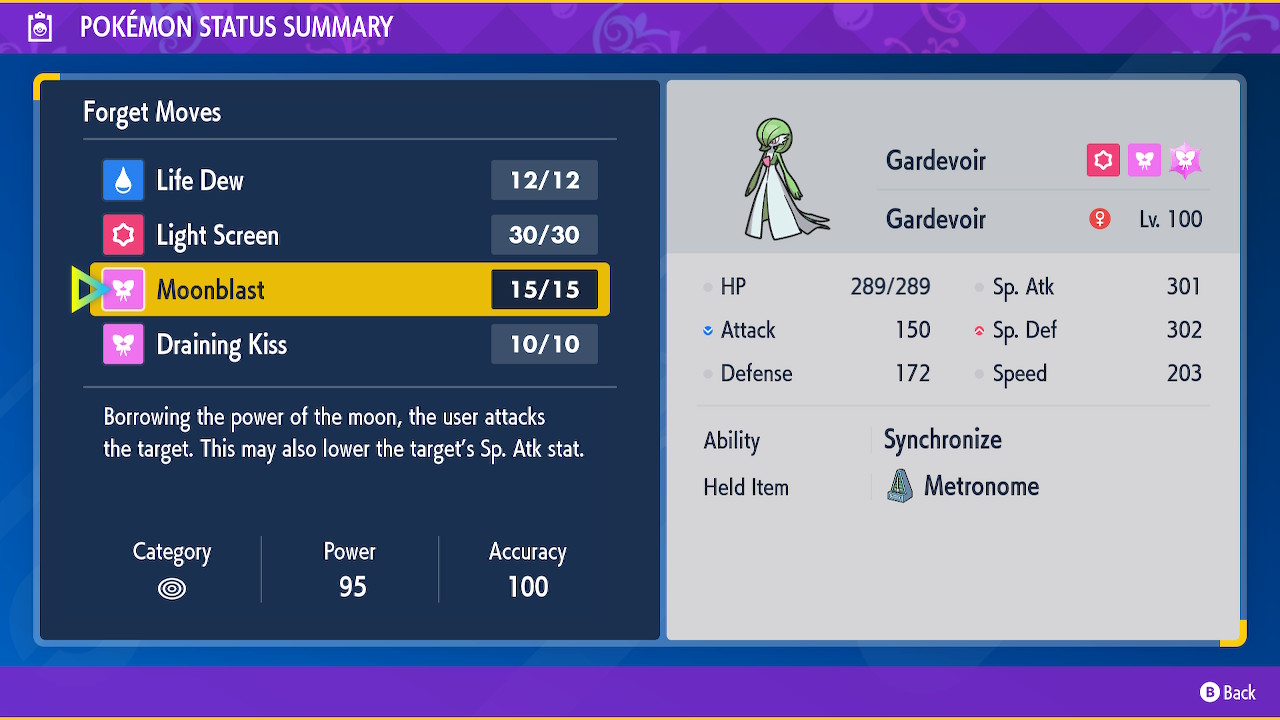The width and height of the screenshot is (1280, 720).
Task: Click the Psychic type badge beside Gardevoir's name
Action: [x=1103, y=160]
